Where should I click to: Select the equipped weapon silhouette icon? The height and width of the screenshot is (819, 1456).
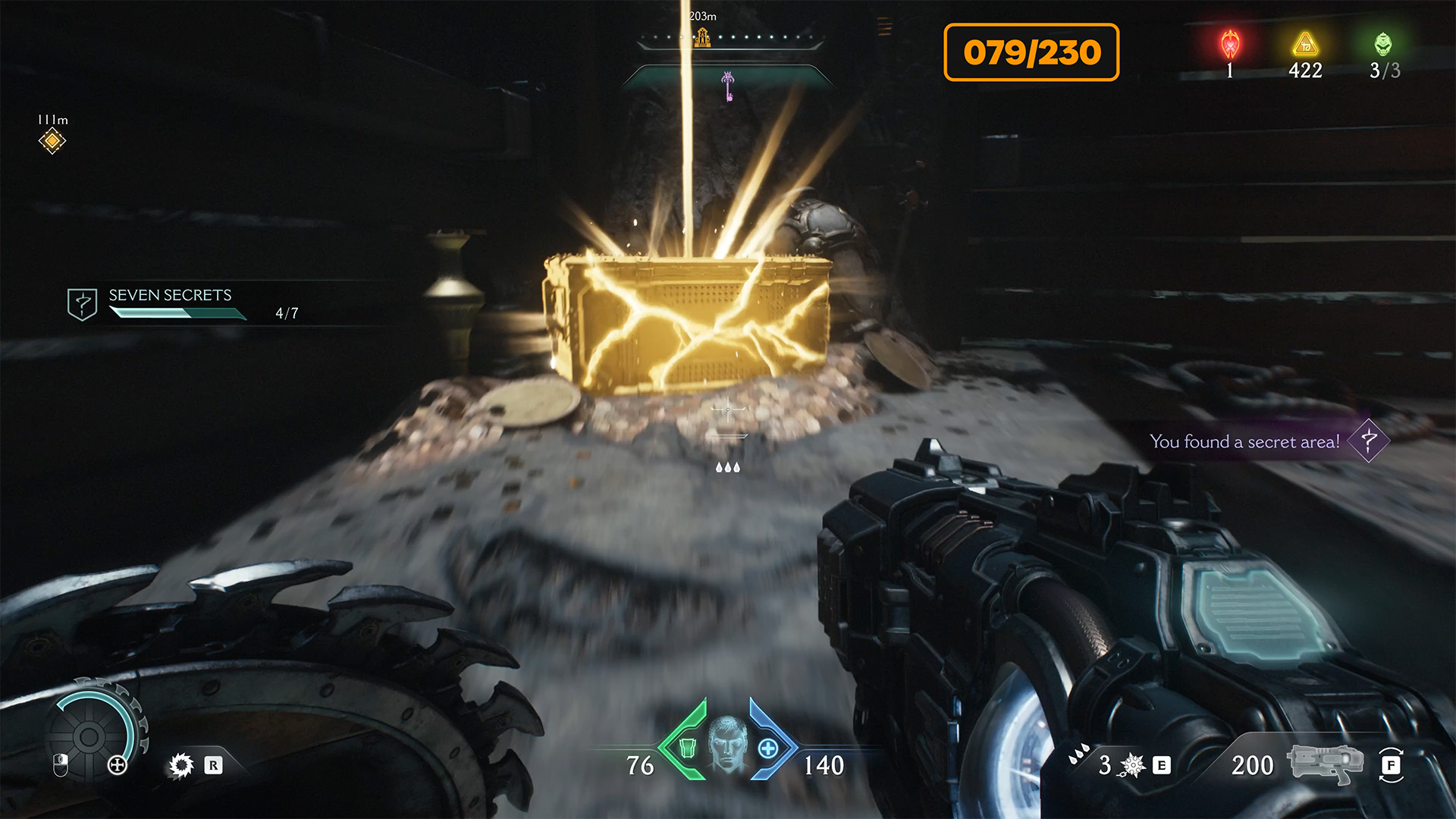pyautogui.click(x=1324, y=764)
